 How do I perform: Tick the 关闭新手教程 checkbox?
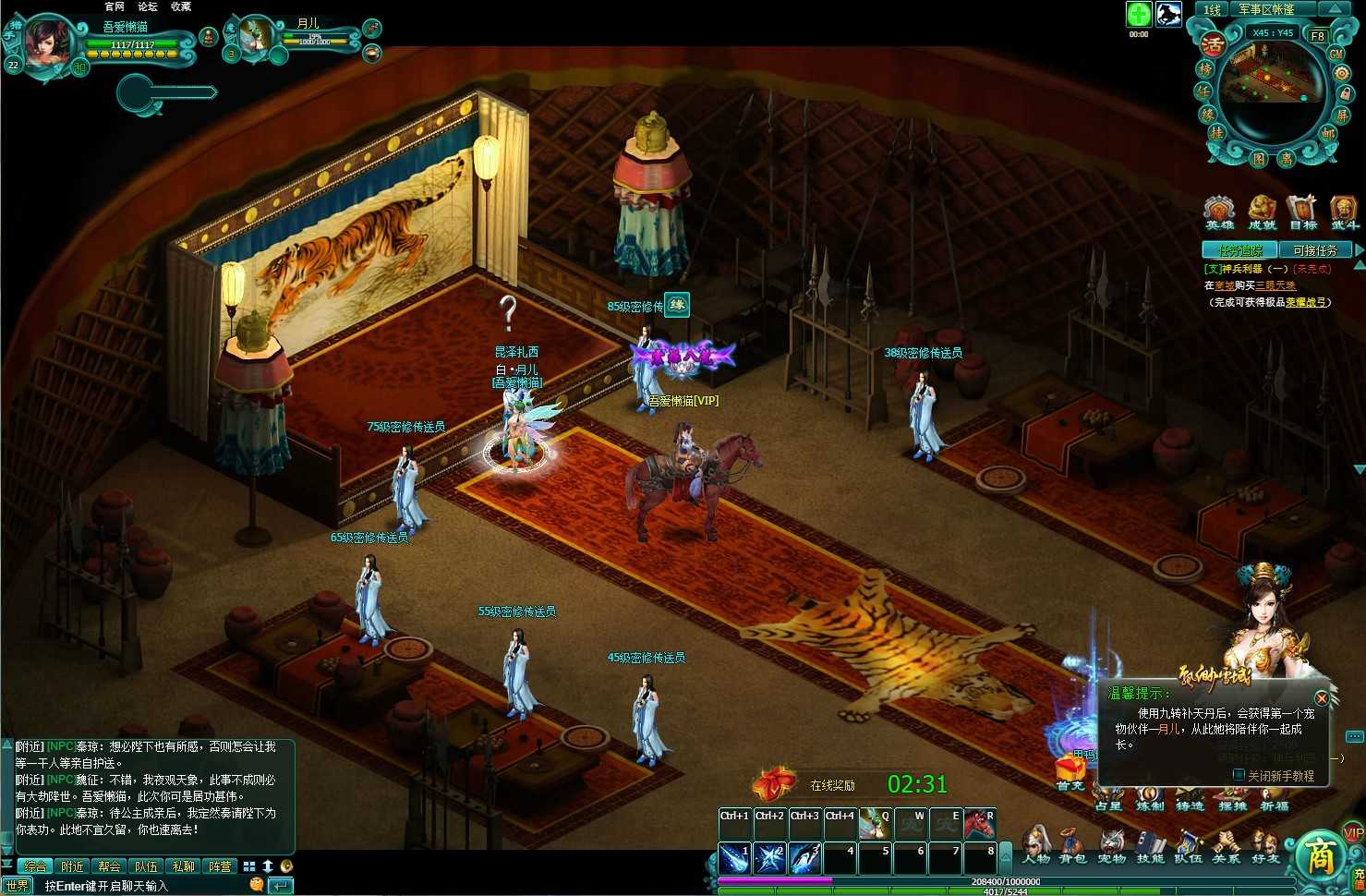[1239, 776]
